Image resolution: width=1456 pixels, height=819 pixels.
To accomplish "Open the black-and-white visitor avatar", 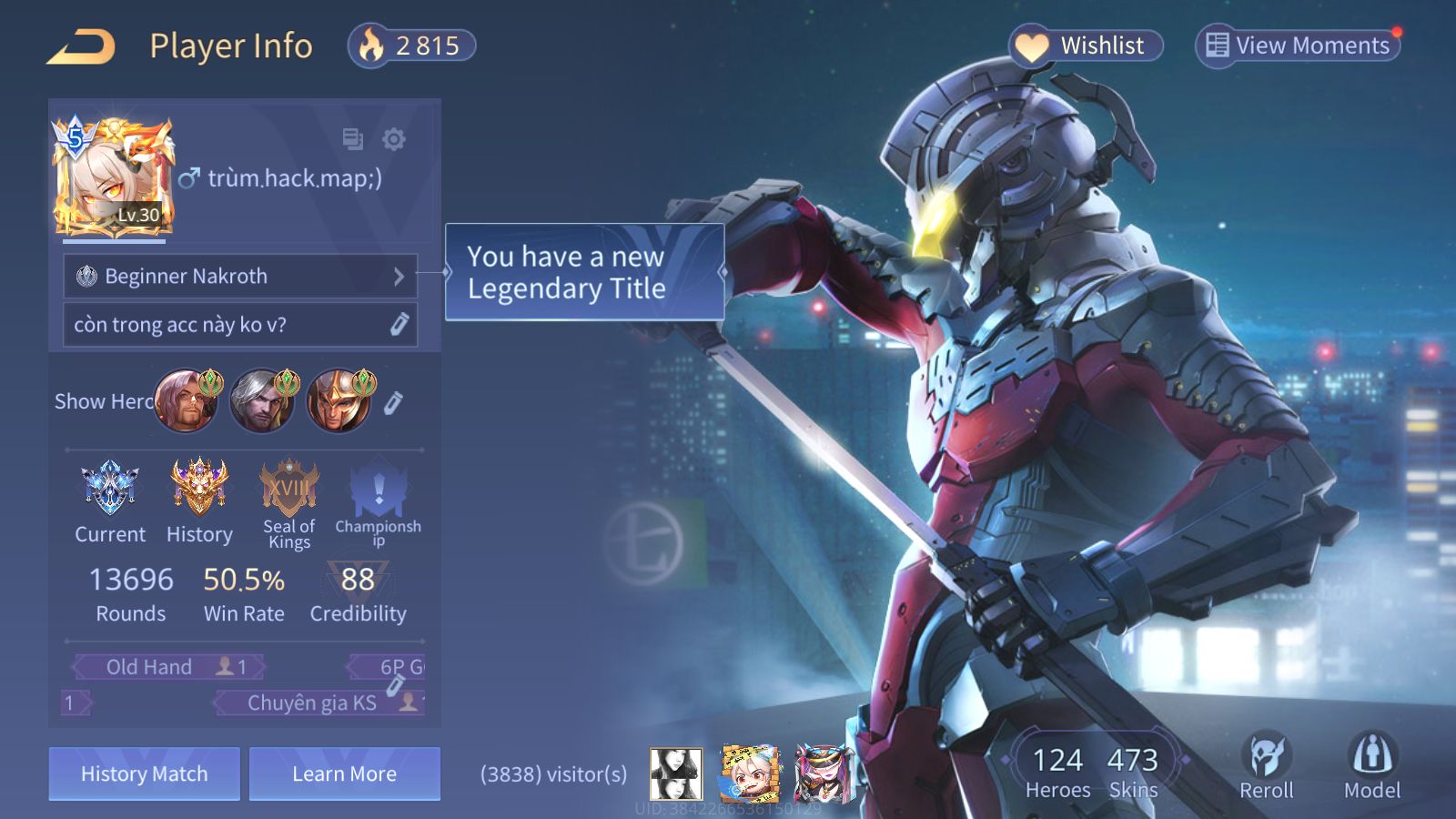I will tap(676, 774).
